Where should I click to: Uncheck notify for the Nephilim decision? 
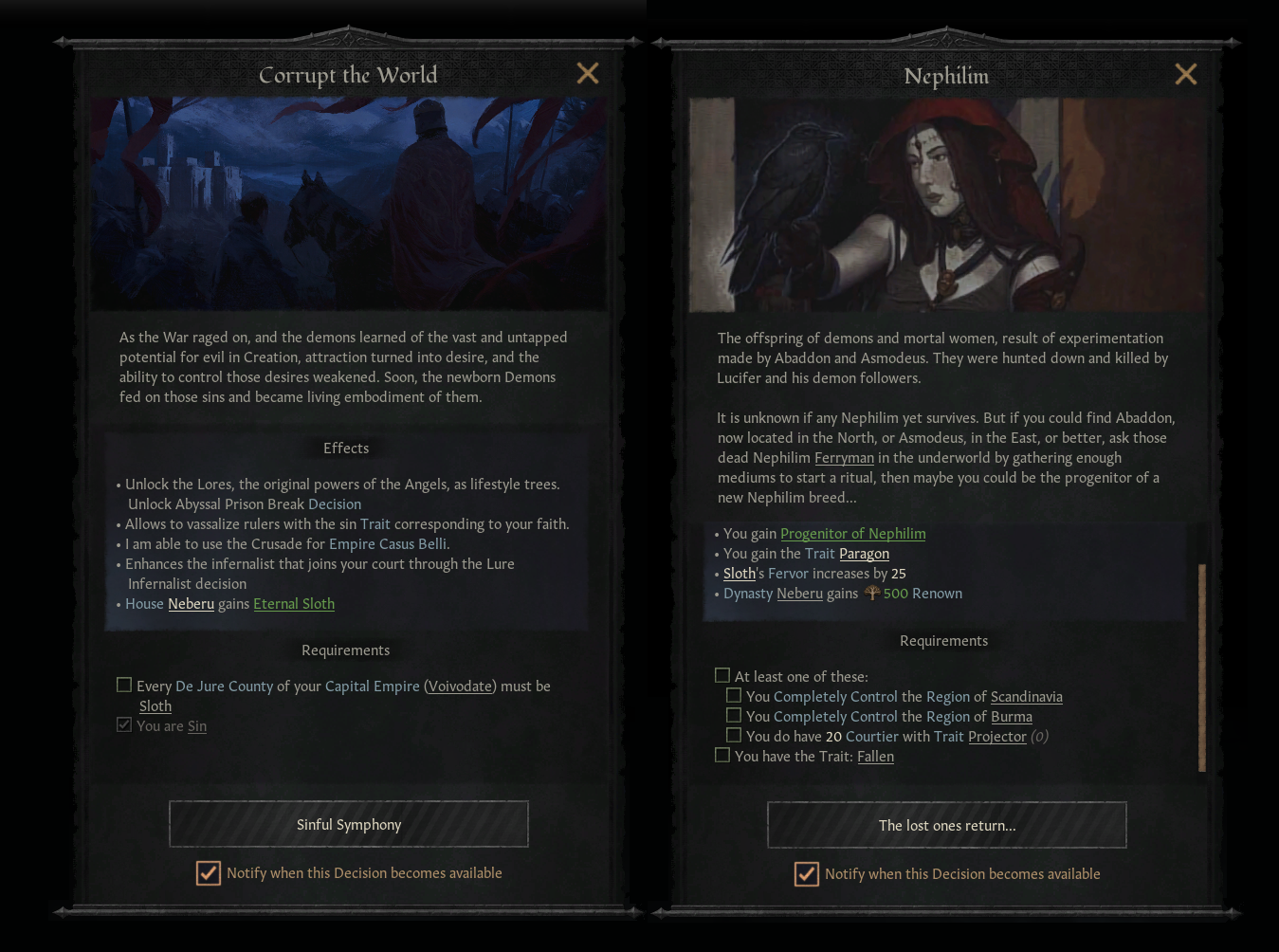click(806, 874)
